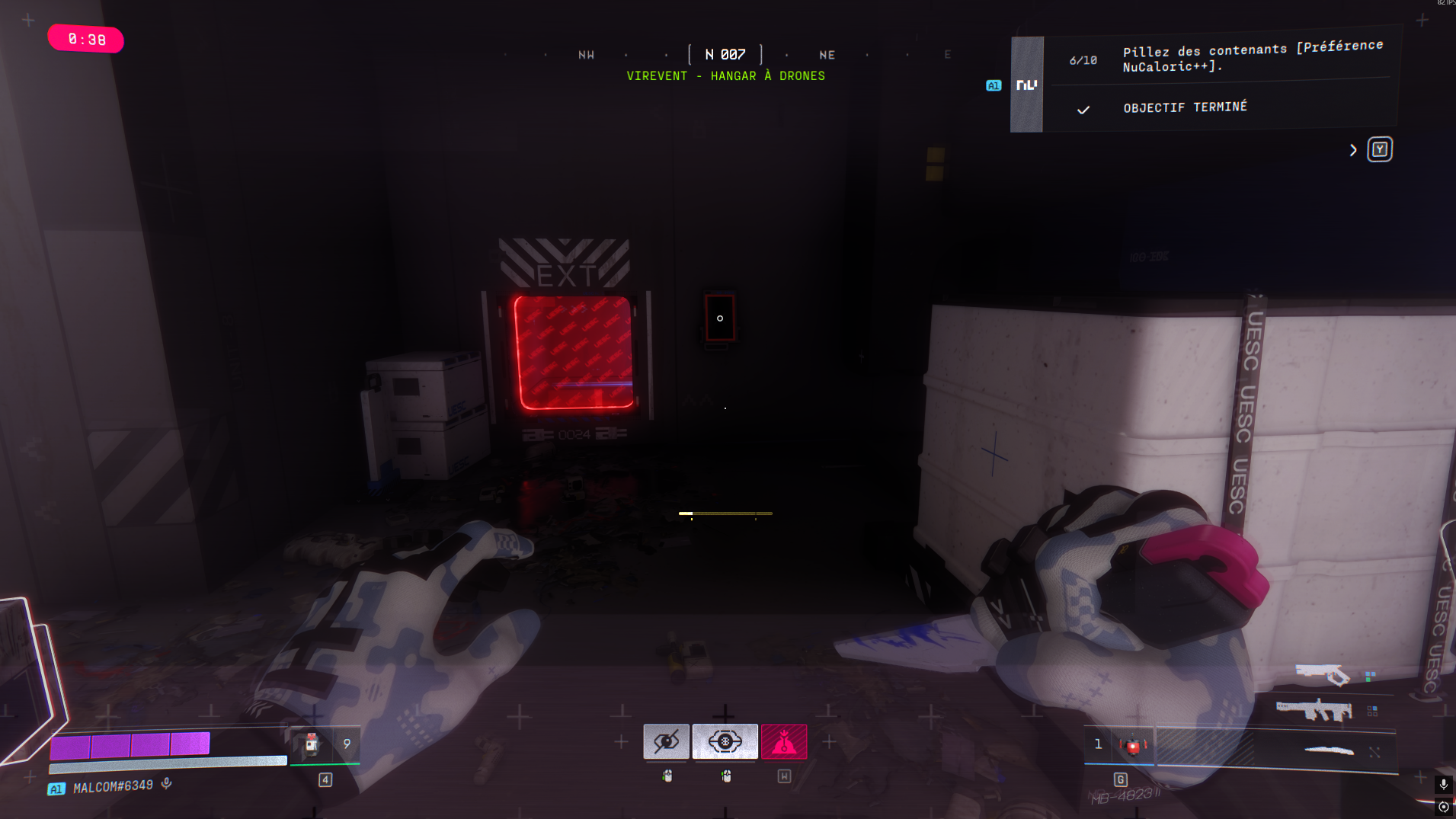Trigger the central round-eye drone ability
Screen dimensions: 1456x819
(x=725, y=741)
